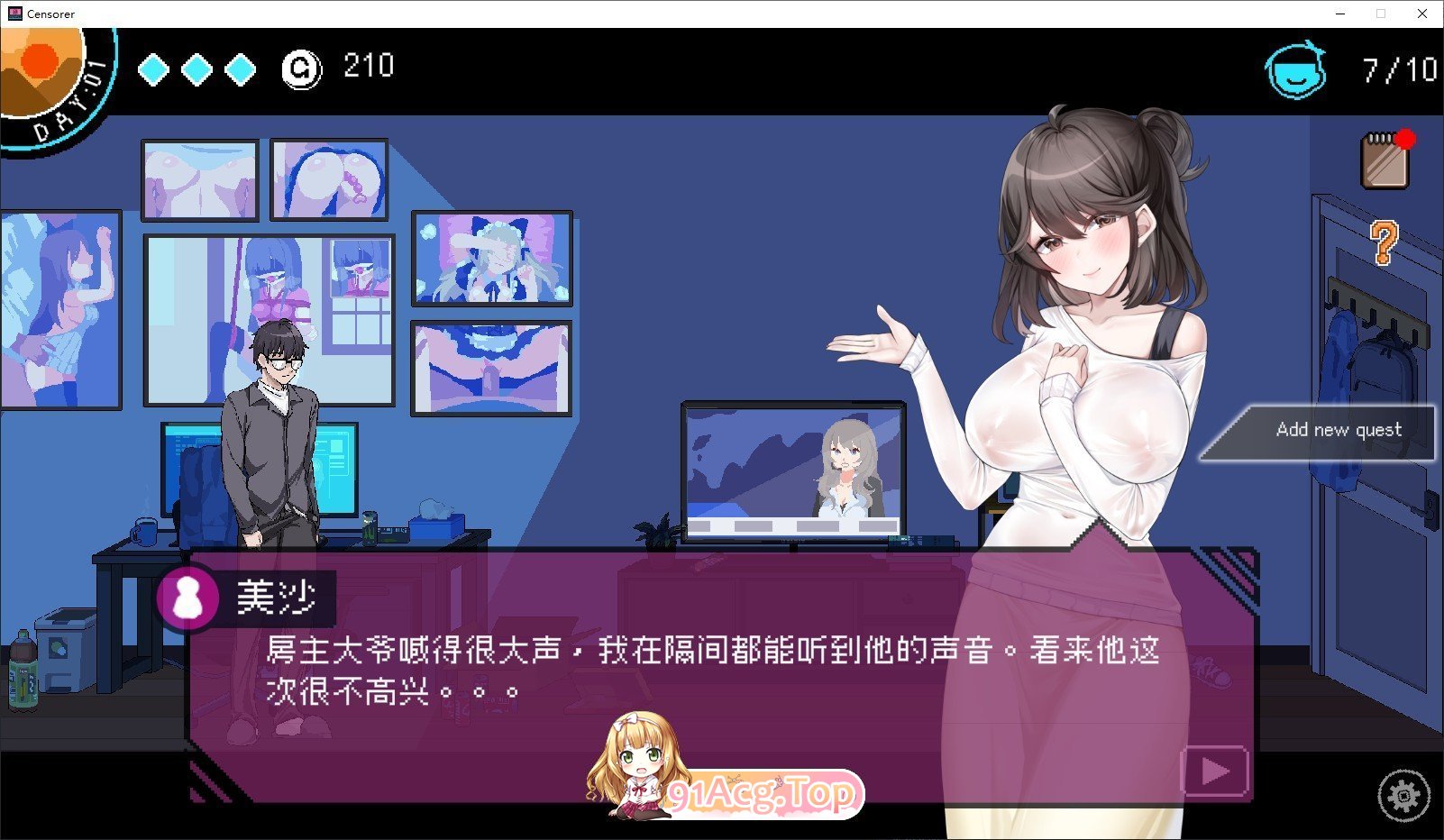The width and height of the screenshot is (1444, 840).
Task: Click 美沙's portrait icon in the dialogue box
Action: pos(187,597)
